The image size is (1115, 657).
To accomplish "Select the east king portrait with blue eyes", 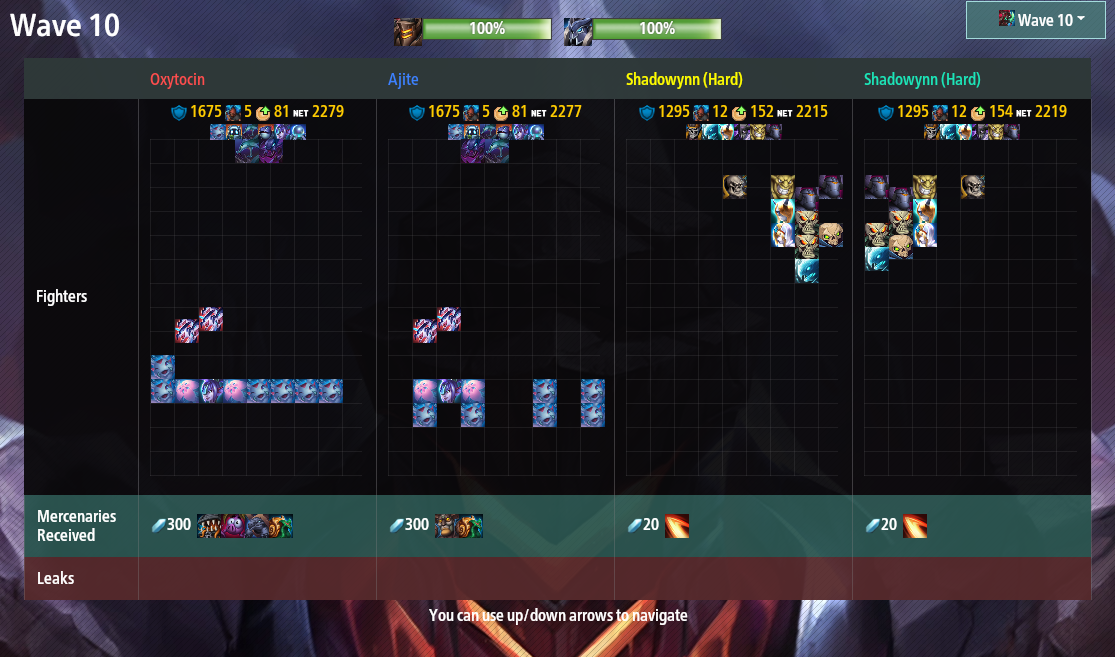I will (577, 30).
